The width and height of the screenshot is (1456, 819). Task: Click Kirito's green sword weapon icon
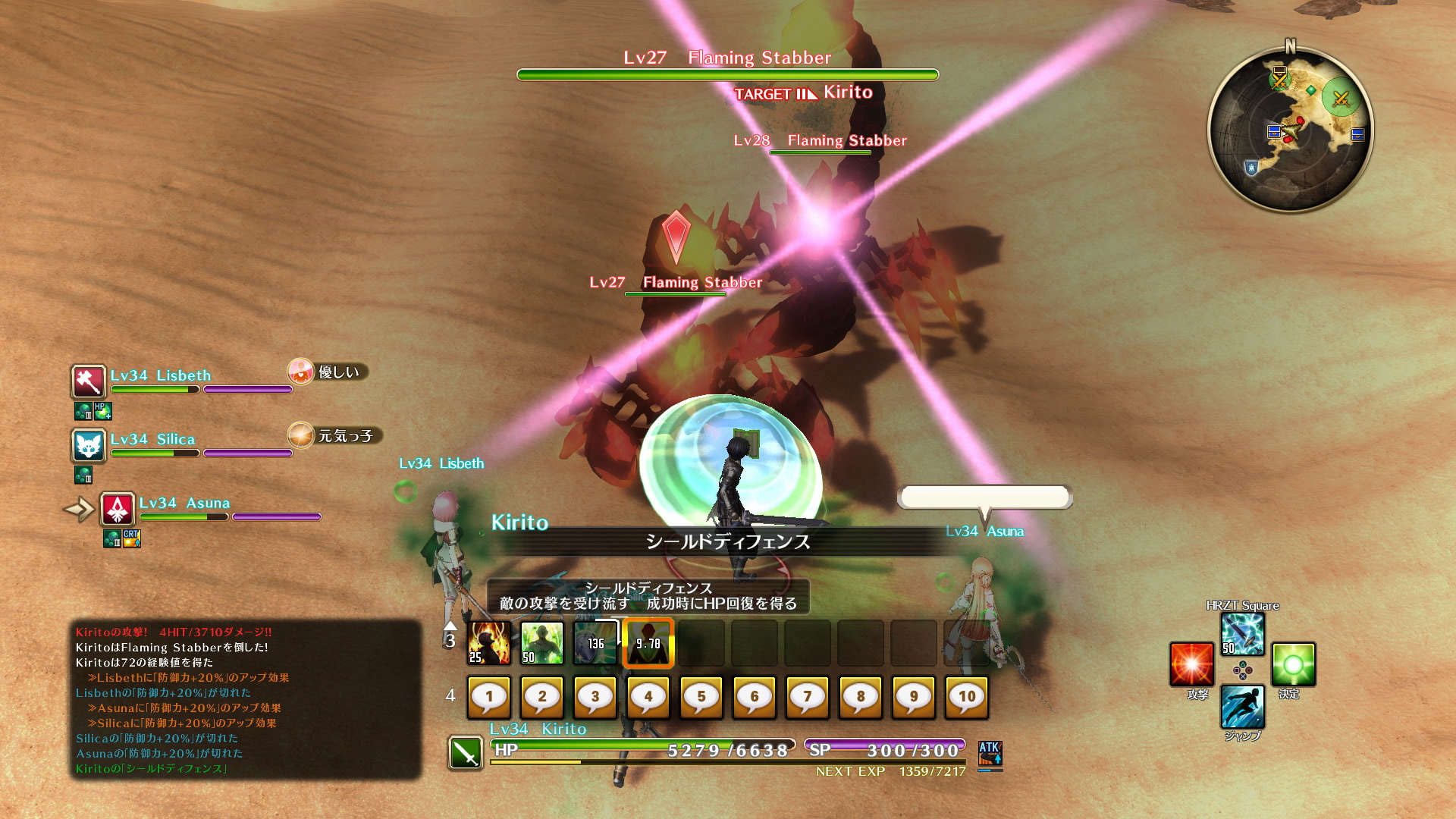(x=465, y=753)
